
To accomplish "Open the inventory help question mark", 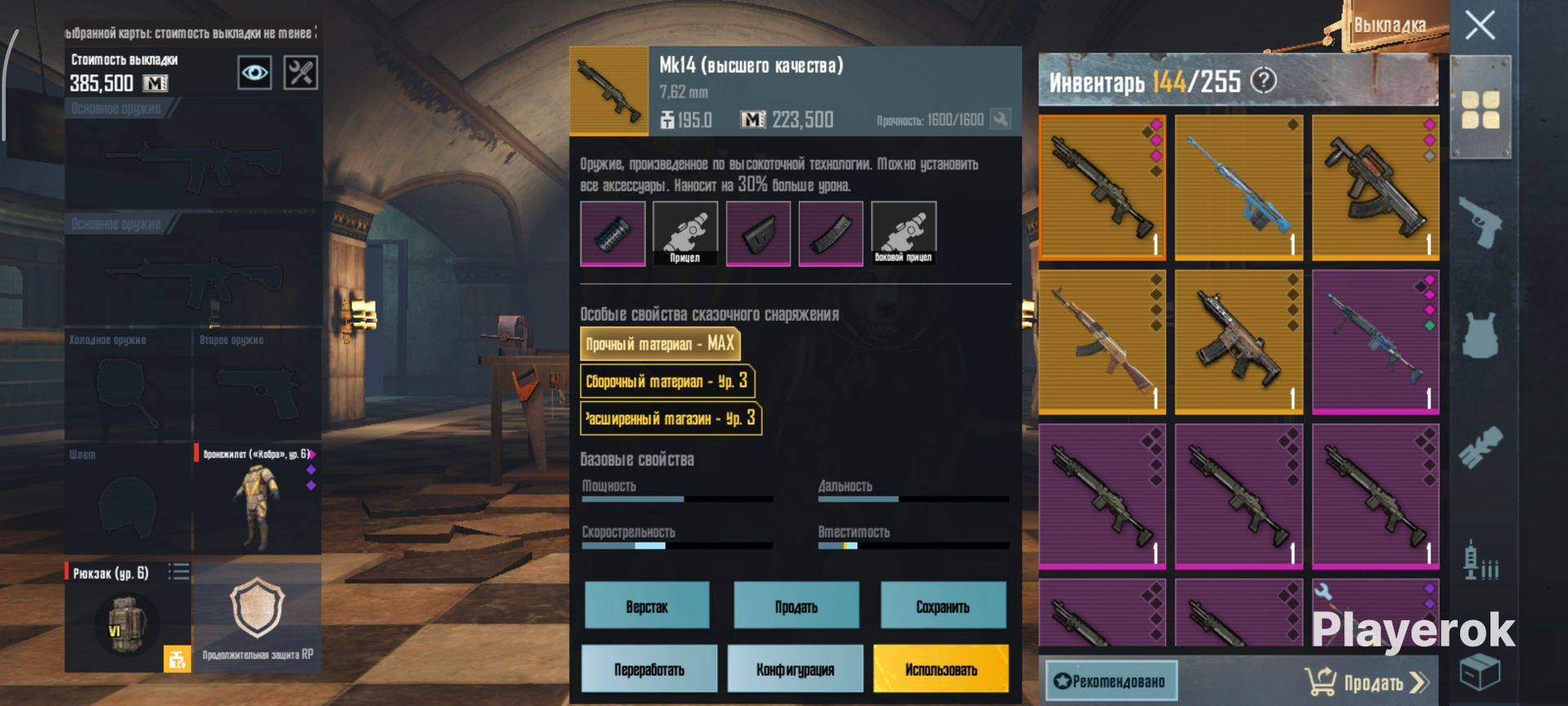I will click(x=1263, y=81).
